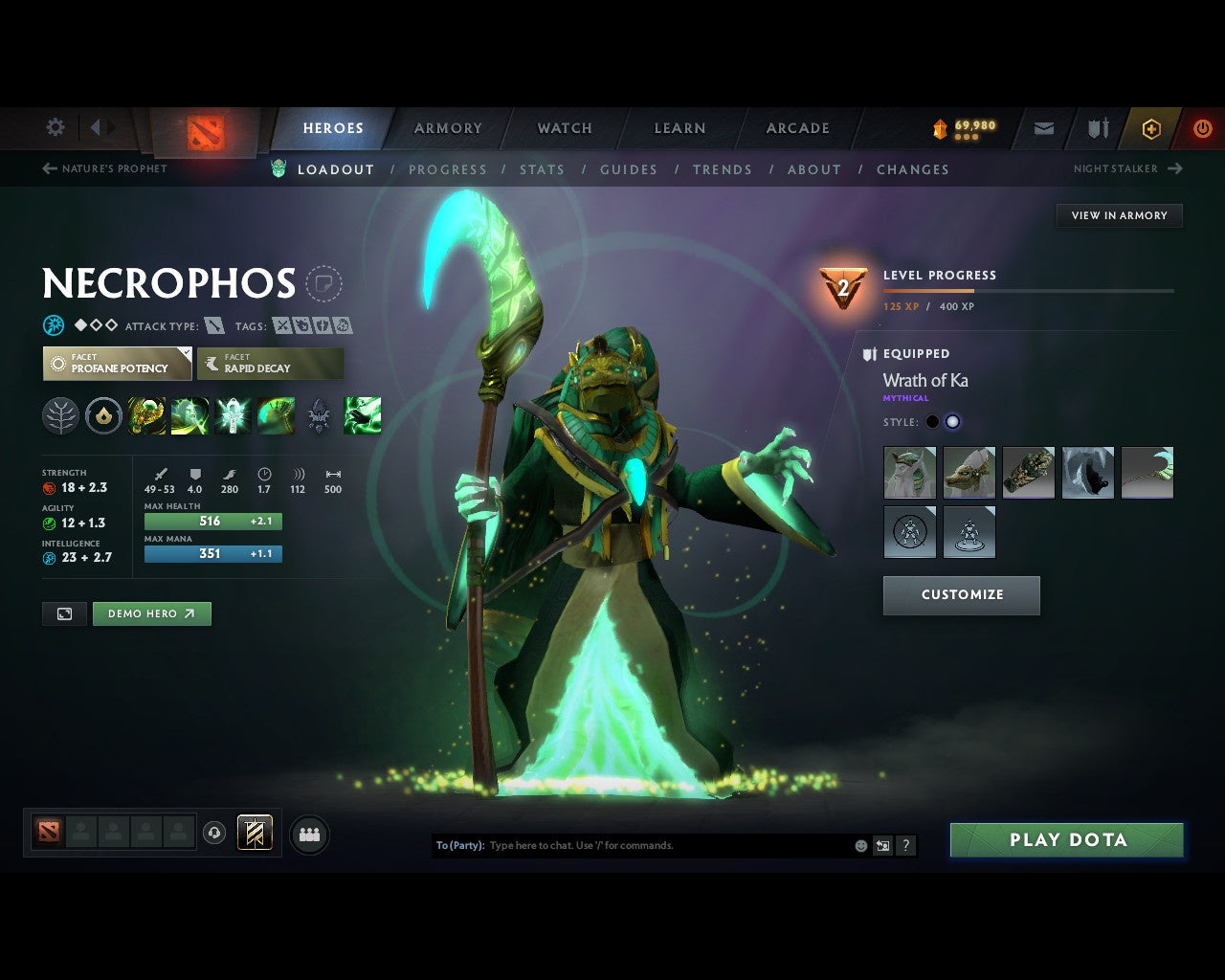Click the XP level progress bar
Screen dimensions: 1225x980
click(1027, 291)
